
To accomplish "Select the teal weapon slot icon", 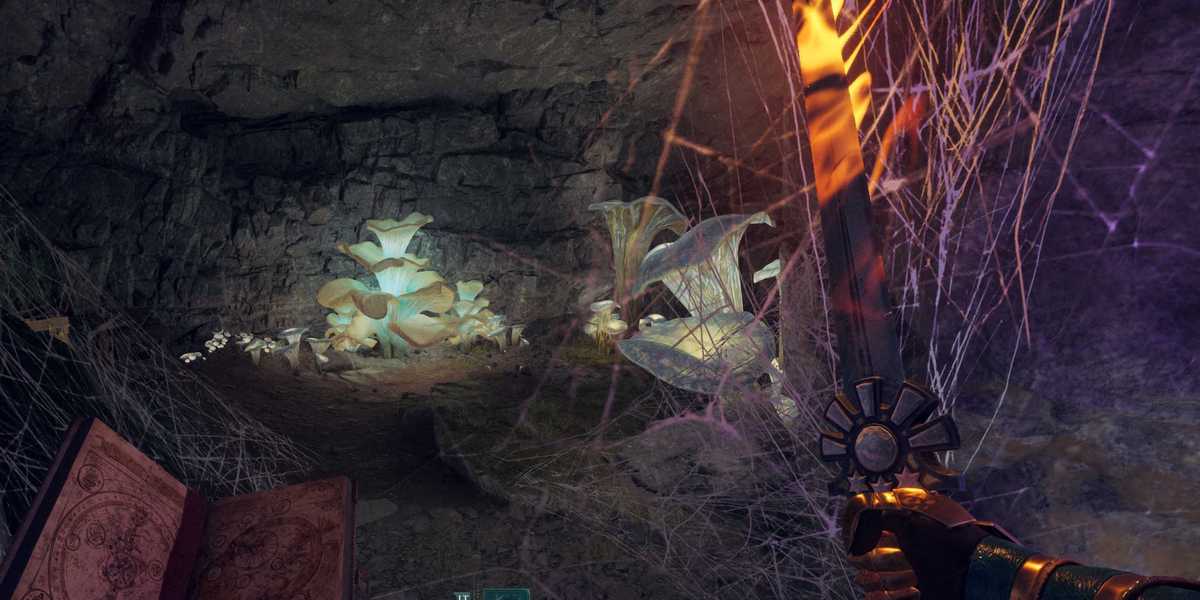I will [x=506, y=594].
